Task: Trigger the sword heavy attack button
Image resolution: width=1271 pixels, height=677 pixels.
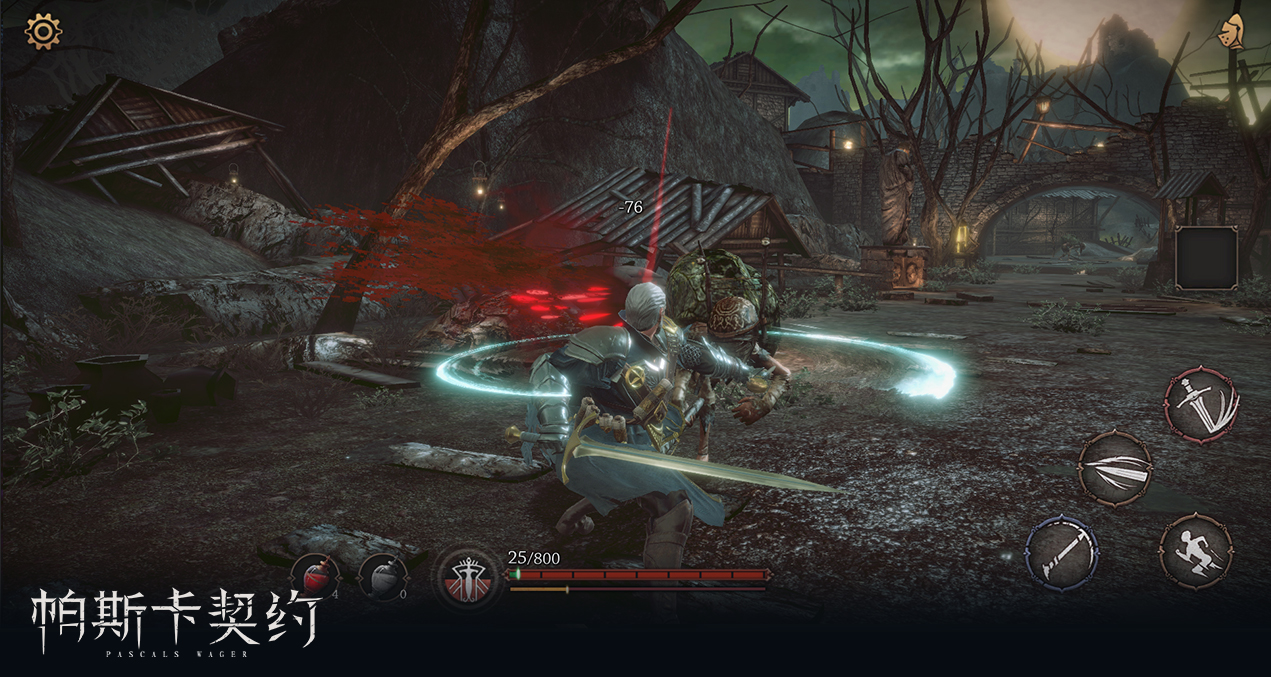Action: pos(1201,404)
